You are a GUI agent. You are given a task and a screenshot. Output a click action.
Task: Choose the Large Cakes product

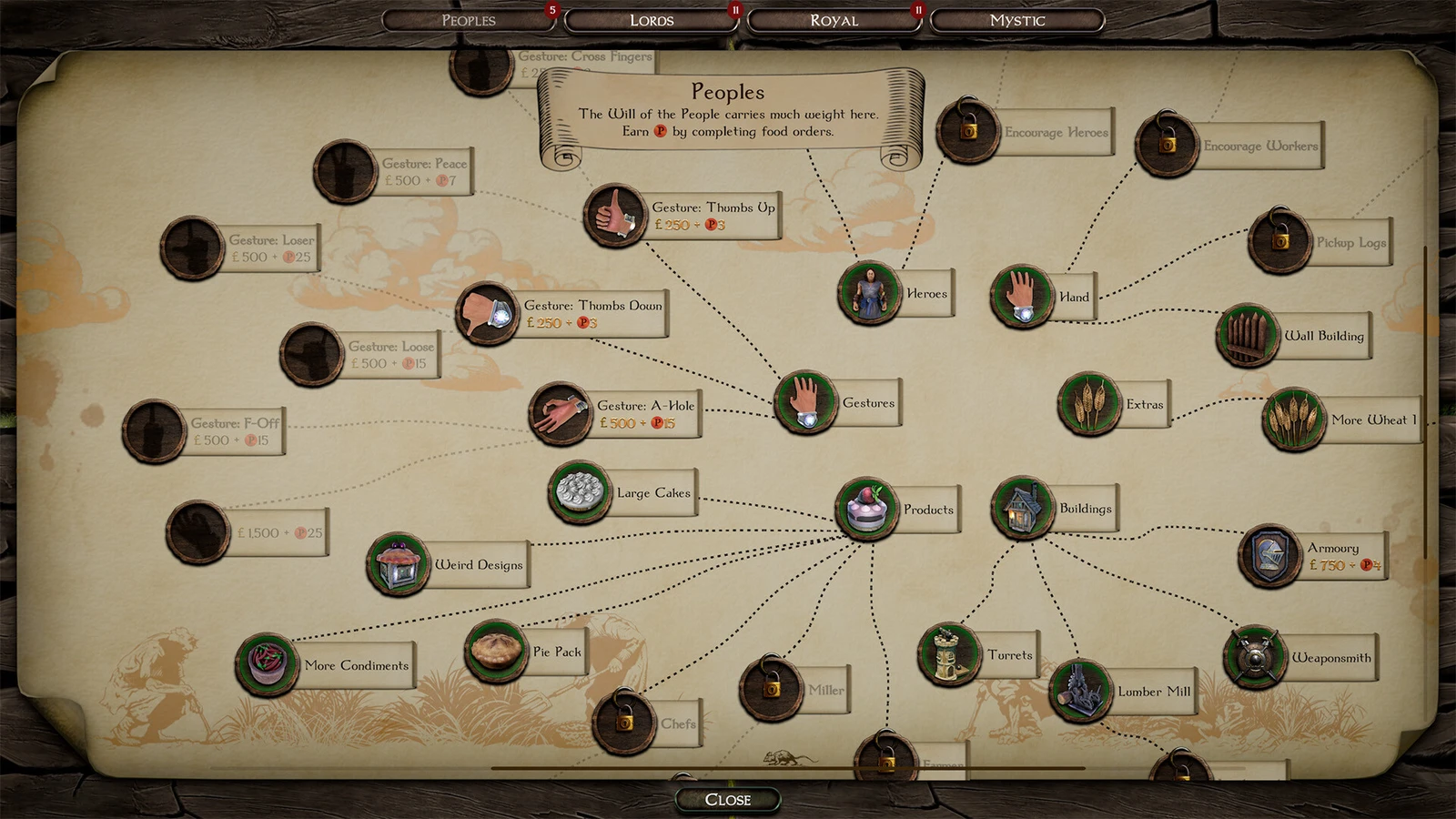tap(580, 492)
